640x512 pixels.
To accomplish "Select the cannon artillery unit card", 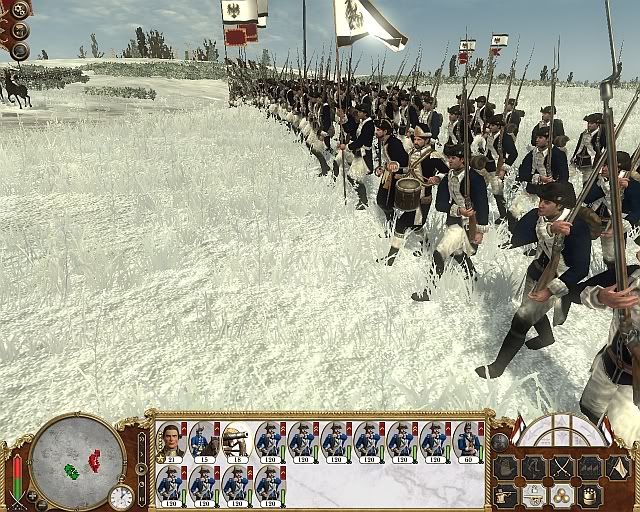I will tap(236, 440).
